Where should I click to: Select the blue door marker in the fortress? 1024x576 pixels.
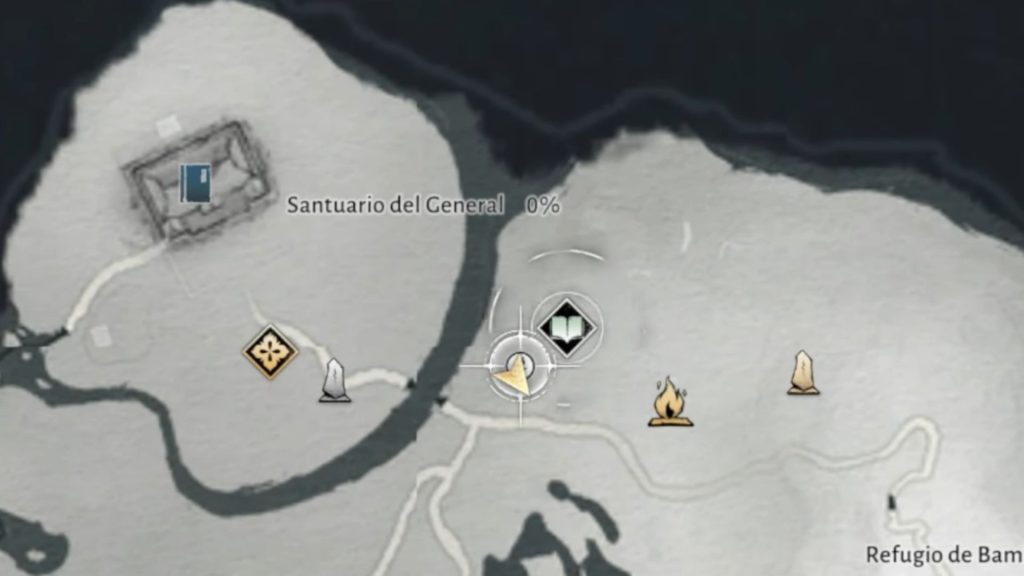196,184
